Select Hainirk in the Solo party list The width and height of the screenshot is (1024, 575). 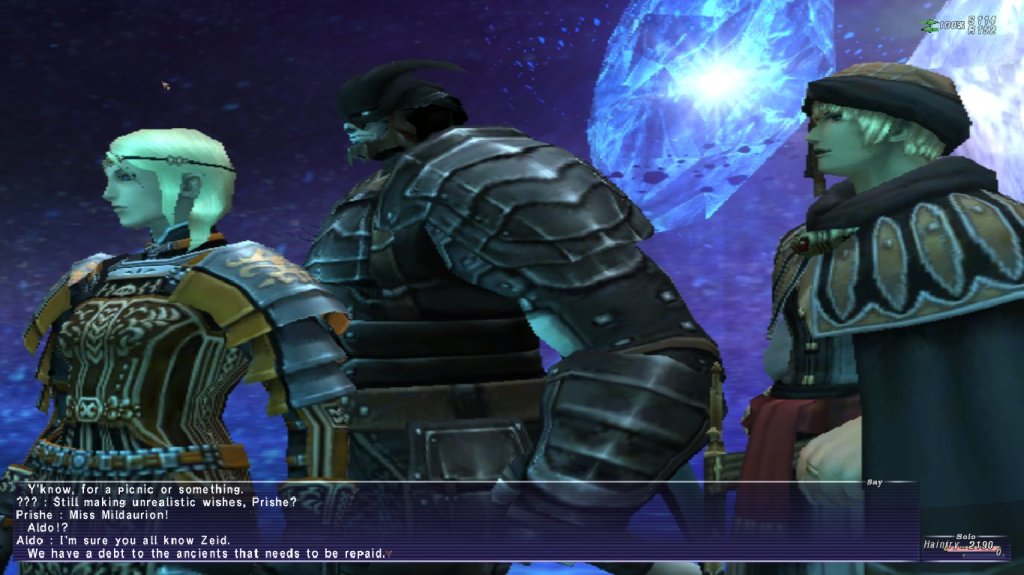944,545
